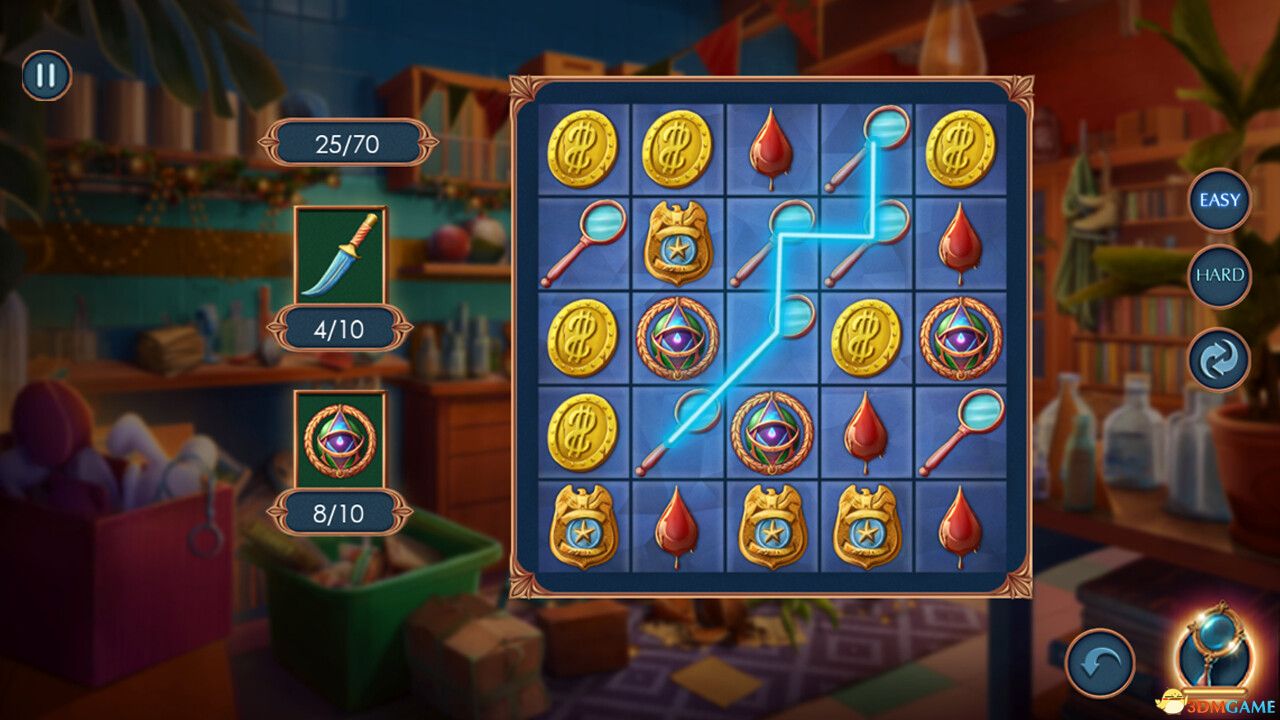Switch difficulty to EASY
The width and height of the screenshot is (1280, 720).
click(1219, 200)
